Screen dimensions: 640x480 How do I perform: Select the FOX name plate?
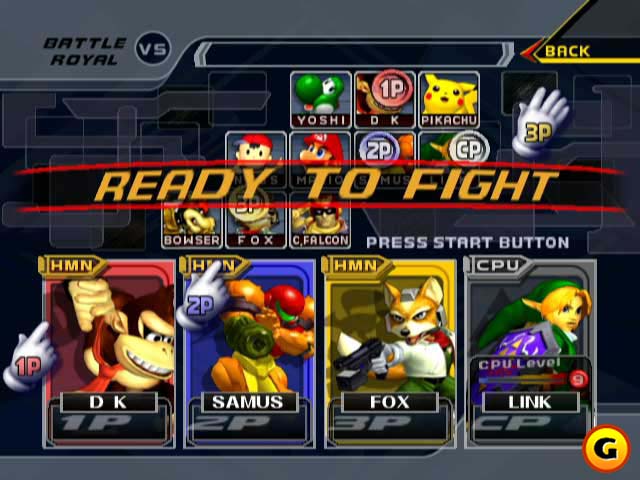(388, 402)
